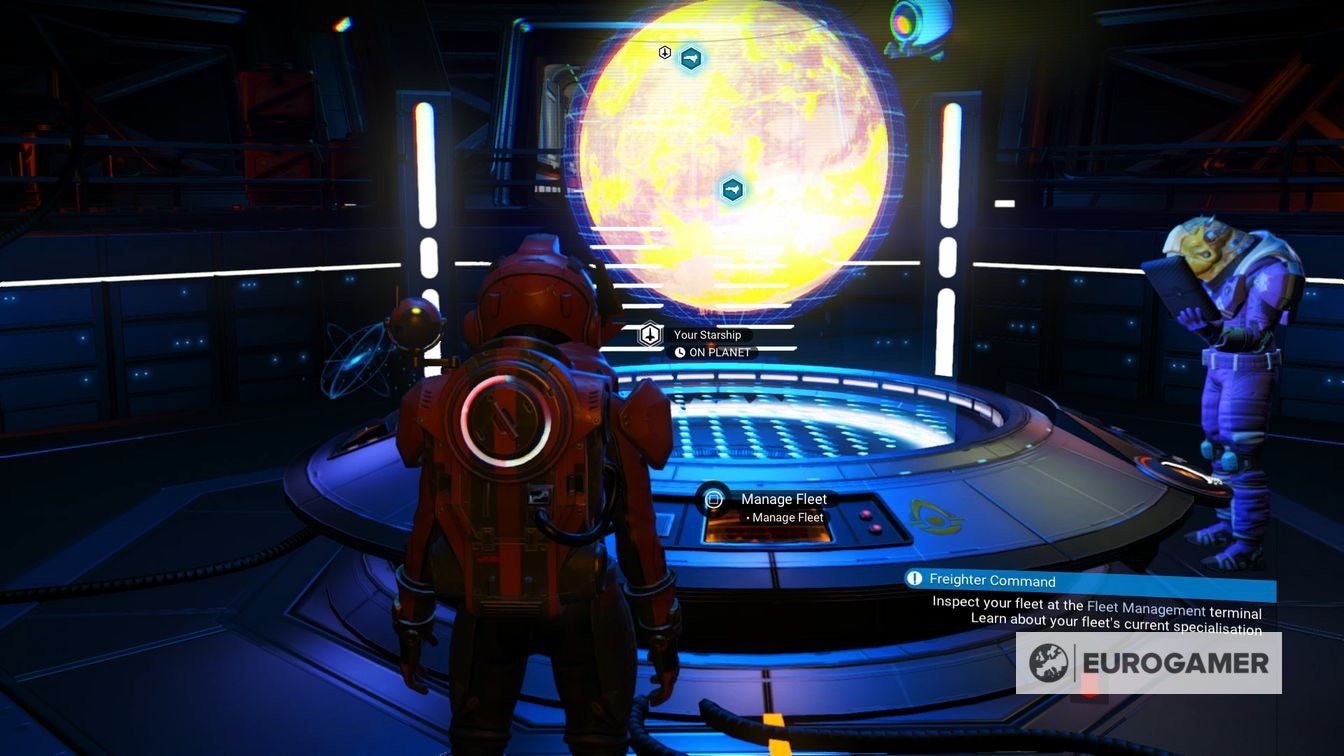Click the starship marker on the planet's lower half

(730, 189)
